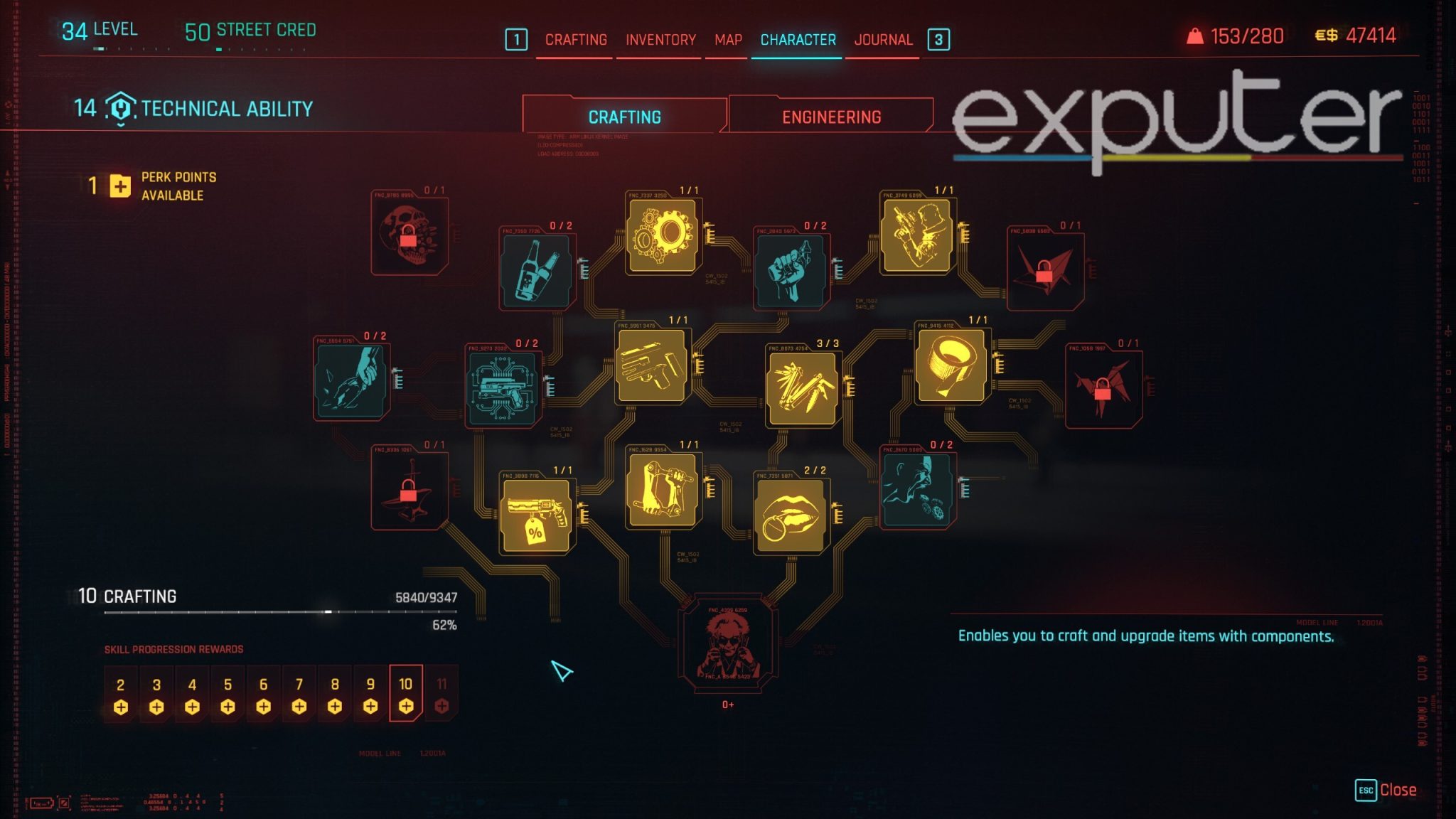
Task: Switch to the ENGINEERING tab
Action: [832, 114]
